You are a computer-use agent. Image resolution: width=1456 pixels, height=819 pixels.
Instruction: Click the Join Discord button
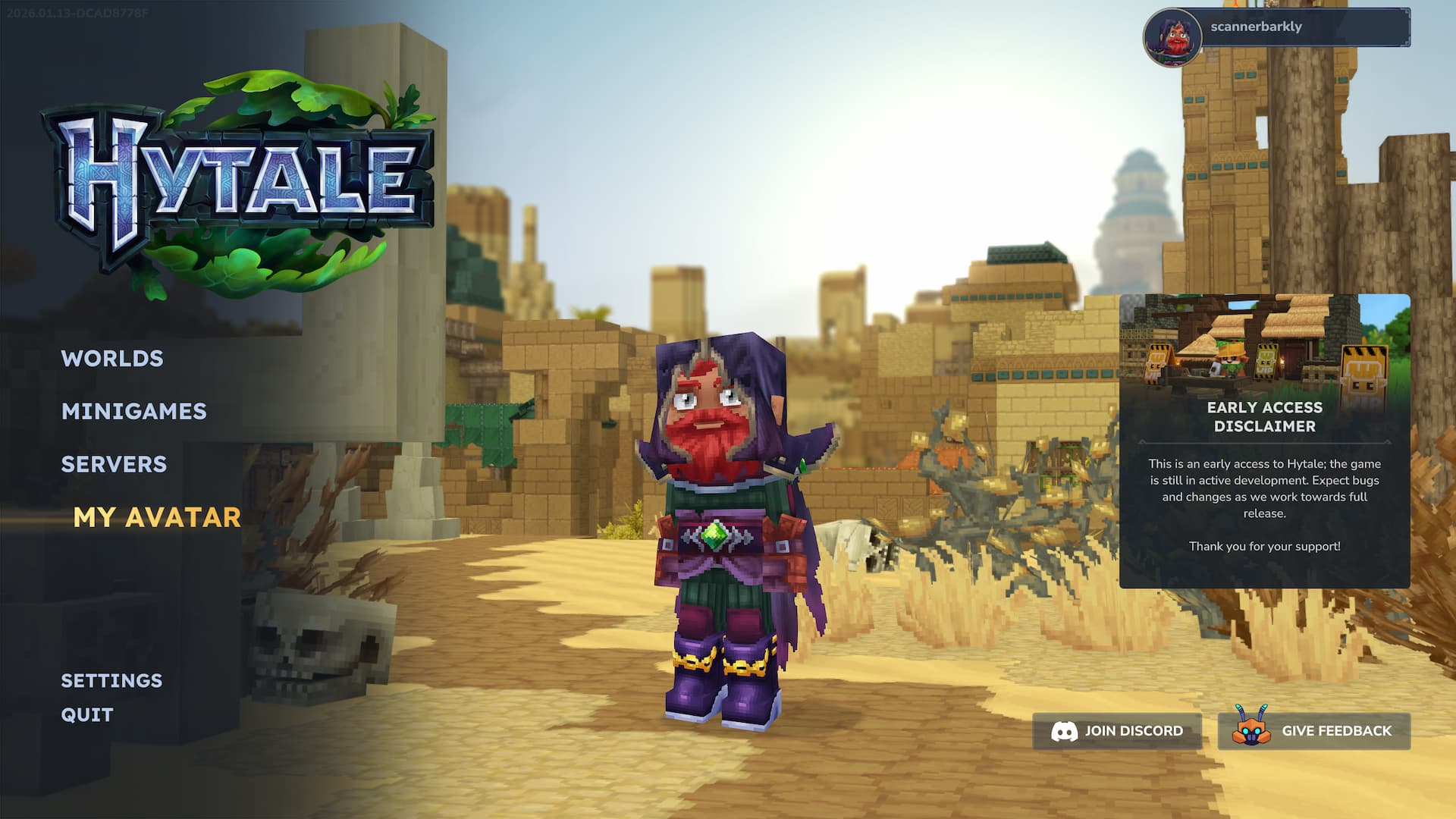1117,731
